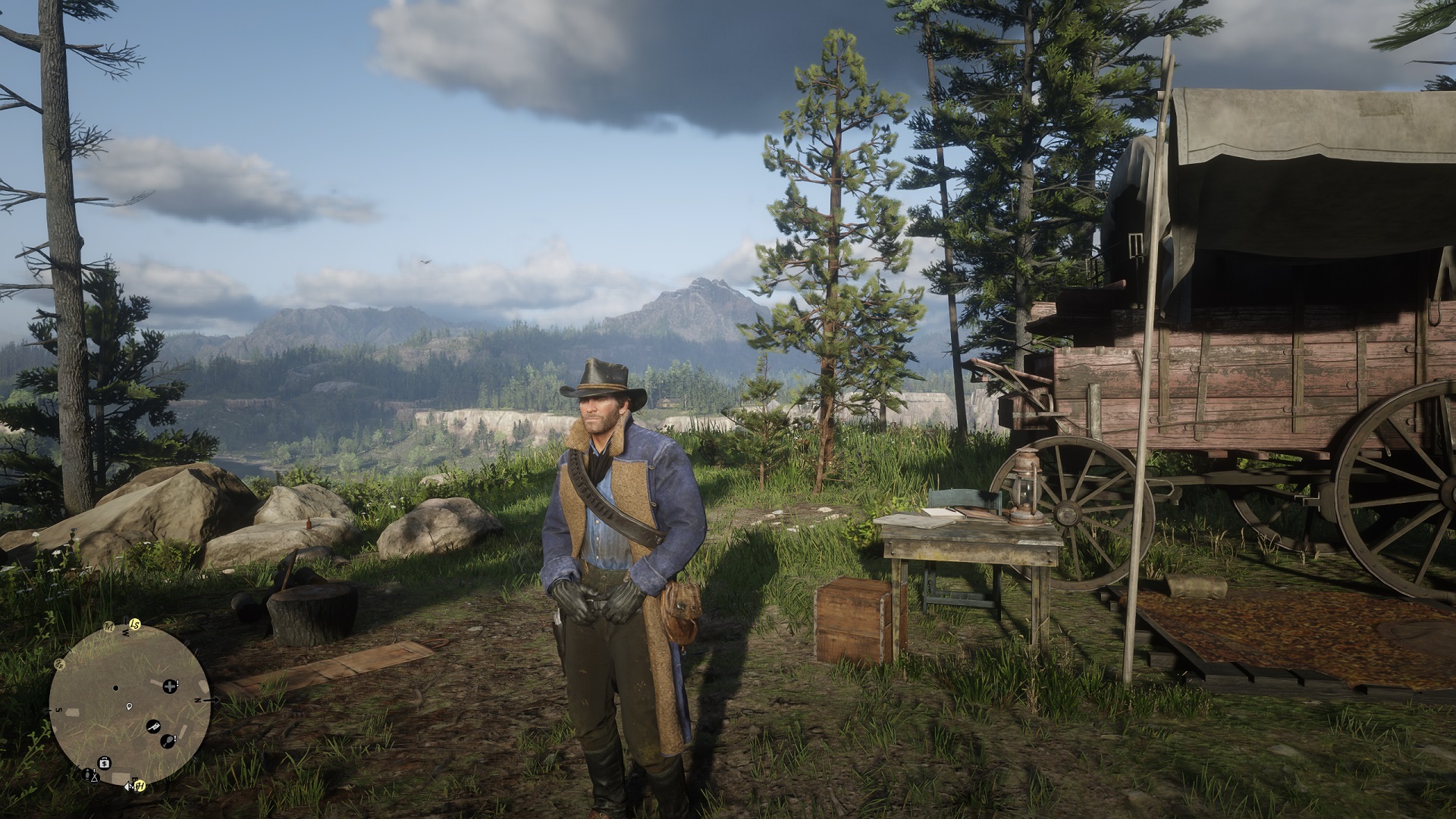Image resolution: width=1456 pixels, height=819 pixels.
Task: Open the camp donation box marker
Action: (105, 762)
